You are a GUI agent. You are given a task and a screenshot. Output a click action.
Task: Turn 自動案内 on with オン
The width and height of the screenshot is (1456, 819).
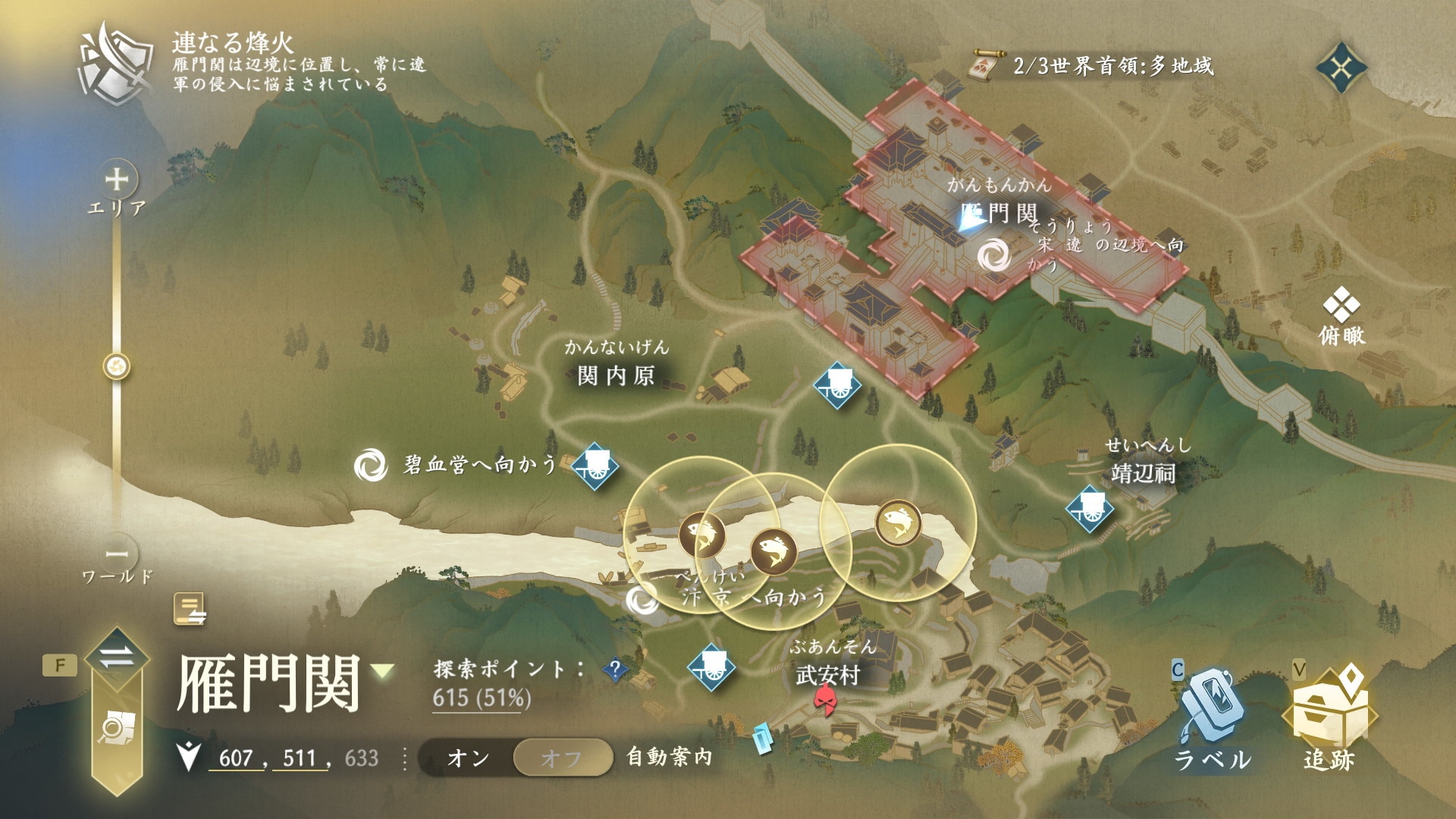point(468,758)
